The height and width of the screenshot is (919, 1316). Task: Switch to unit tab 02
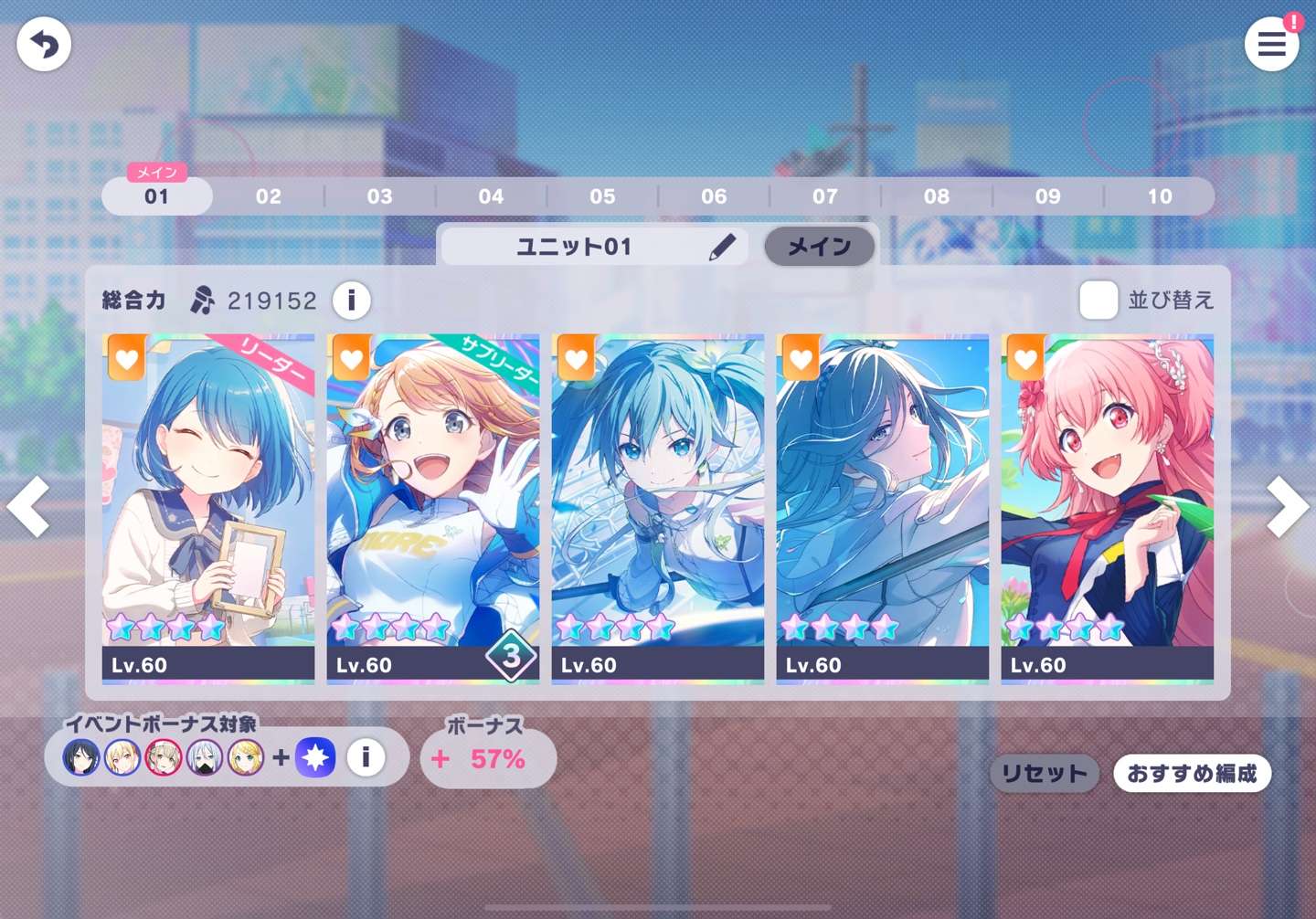(269, 196)
